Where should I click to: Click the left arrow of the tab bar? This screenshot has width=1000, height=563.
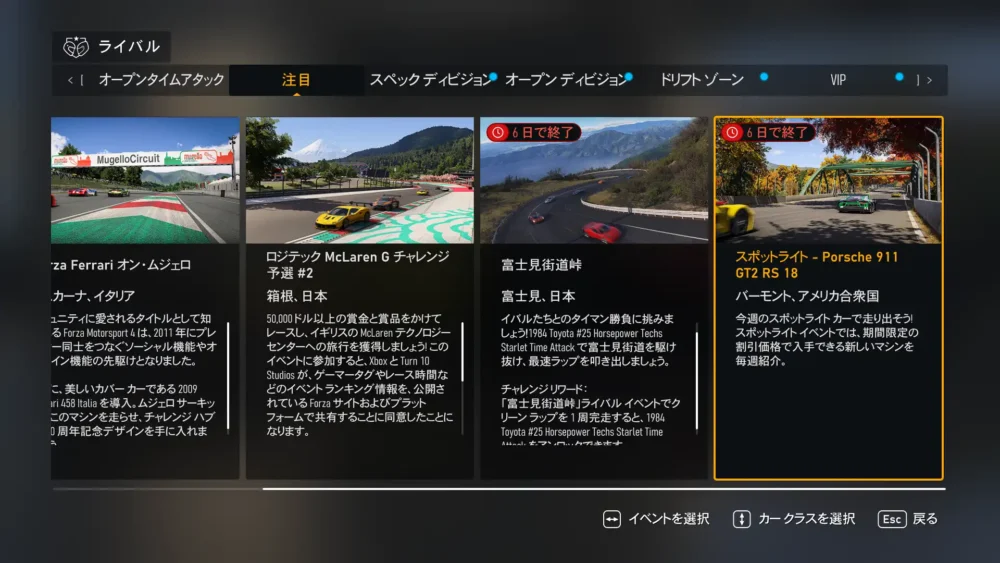pos(70,80)
